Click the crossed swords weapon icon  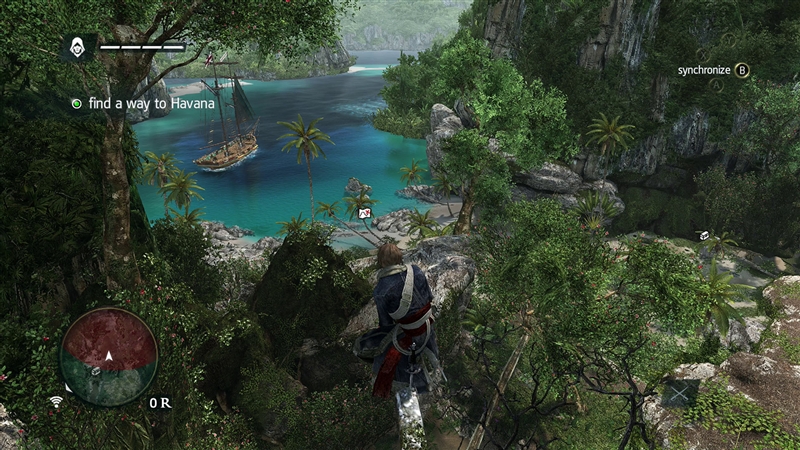pyautogui.click(x=681, y=393)
